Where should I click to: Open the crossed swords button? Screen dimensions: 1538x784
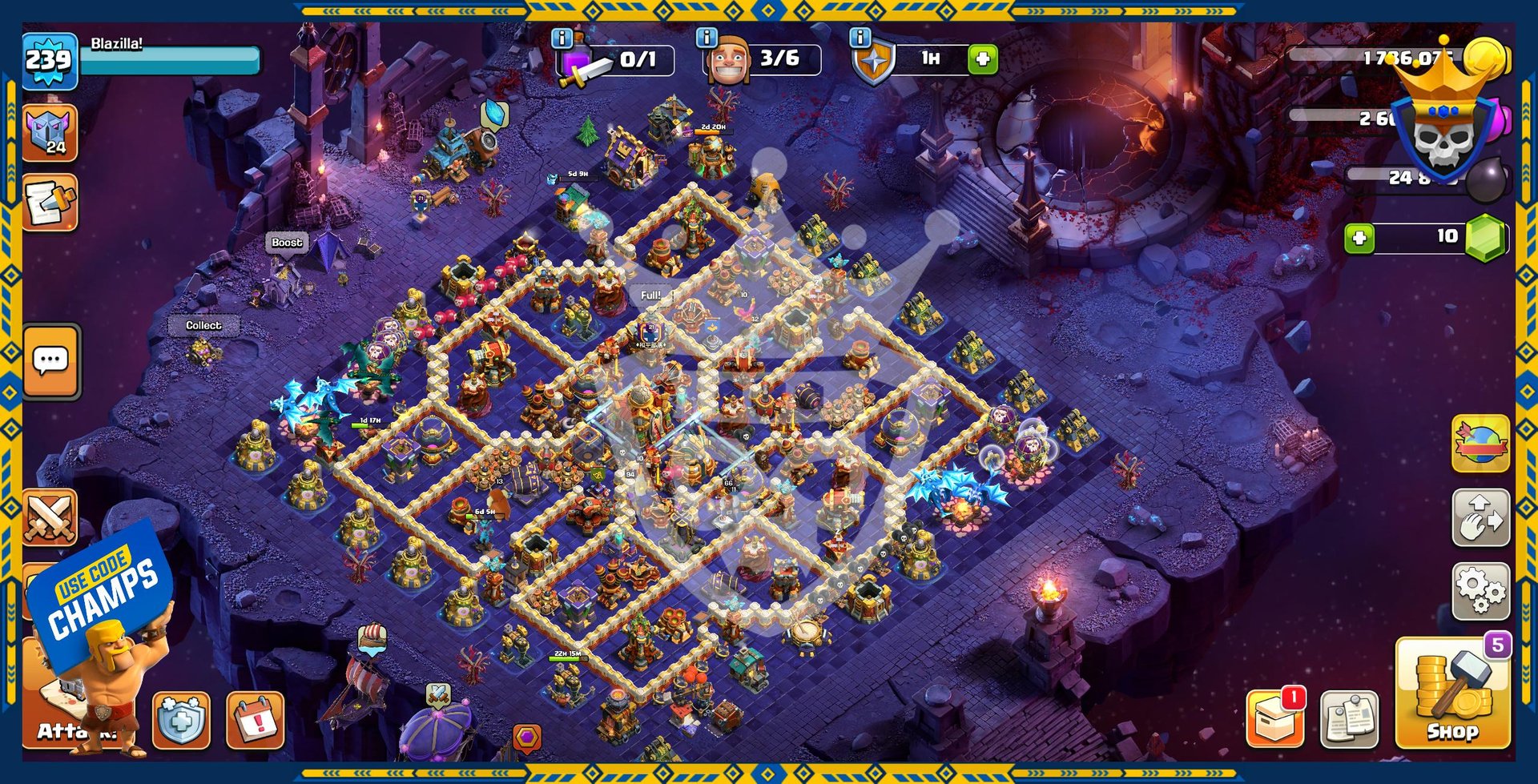(x=50, y=517)
